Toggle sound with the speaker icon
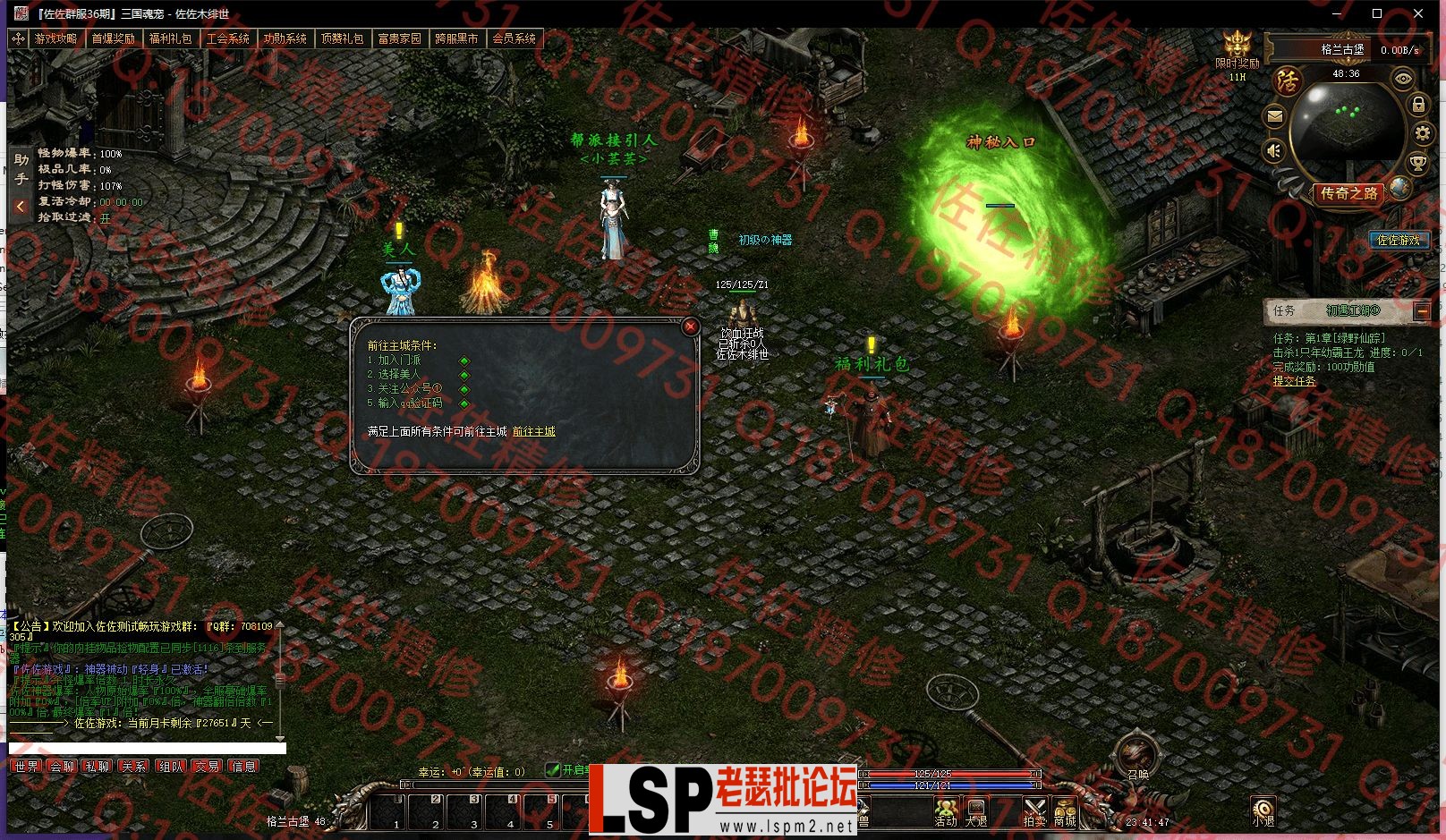 pos(1275,151)
